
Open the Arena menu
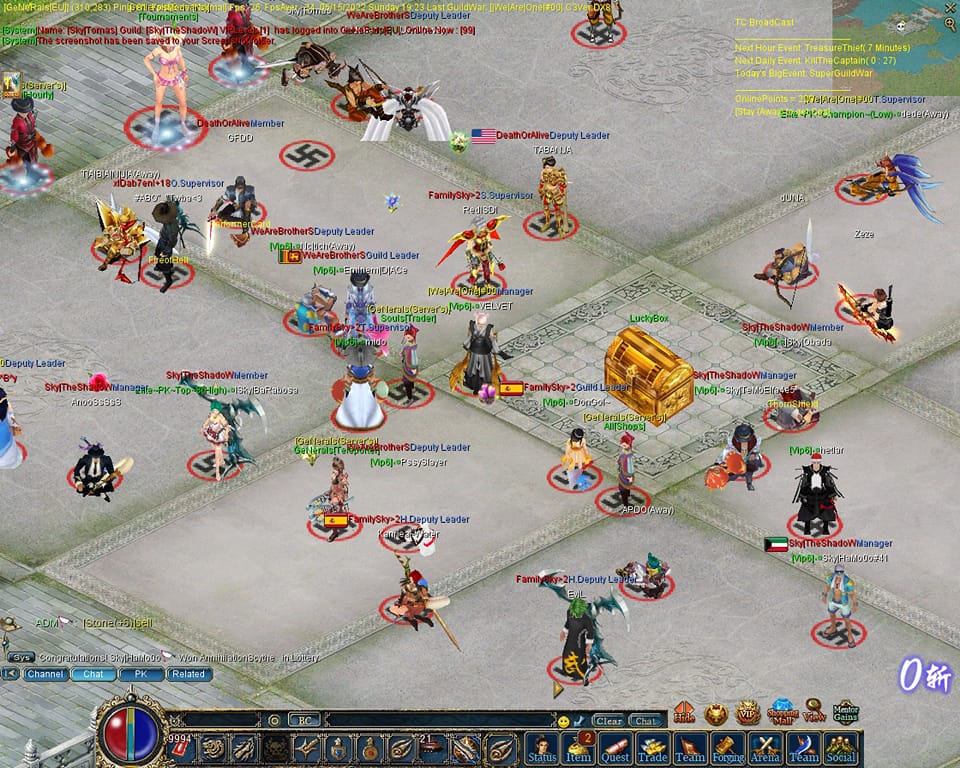point(765,747)
